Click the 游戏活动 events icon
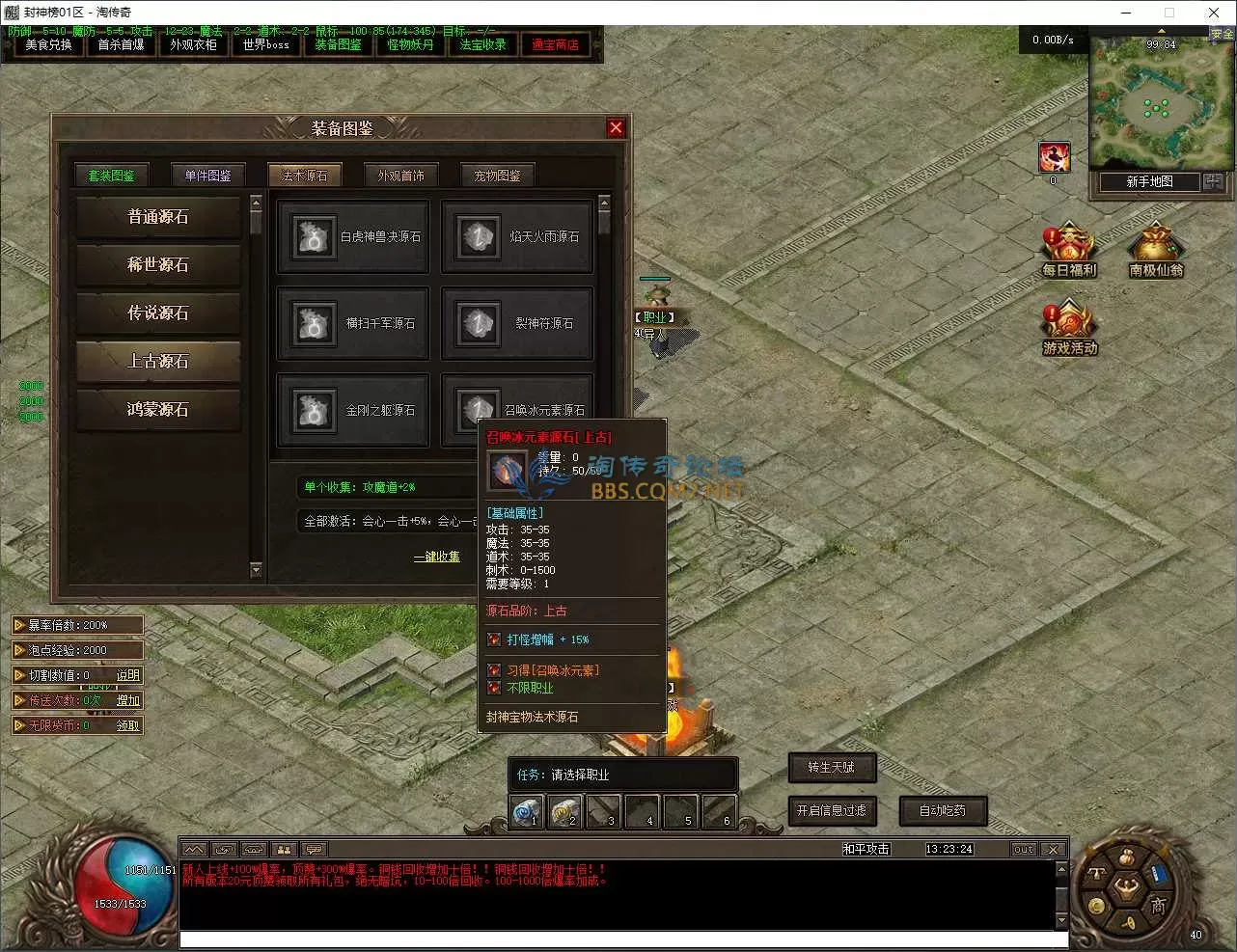 (1069, 330)
